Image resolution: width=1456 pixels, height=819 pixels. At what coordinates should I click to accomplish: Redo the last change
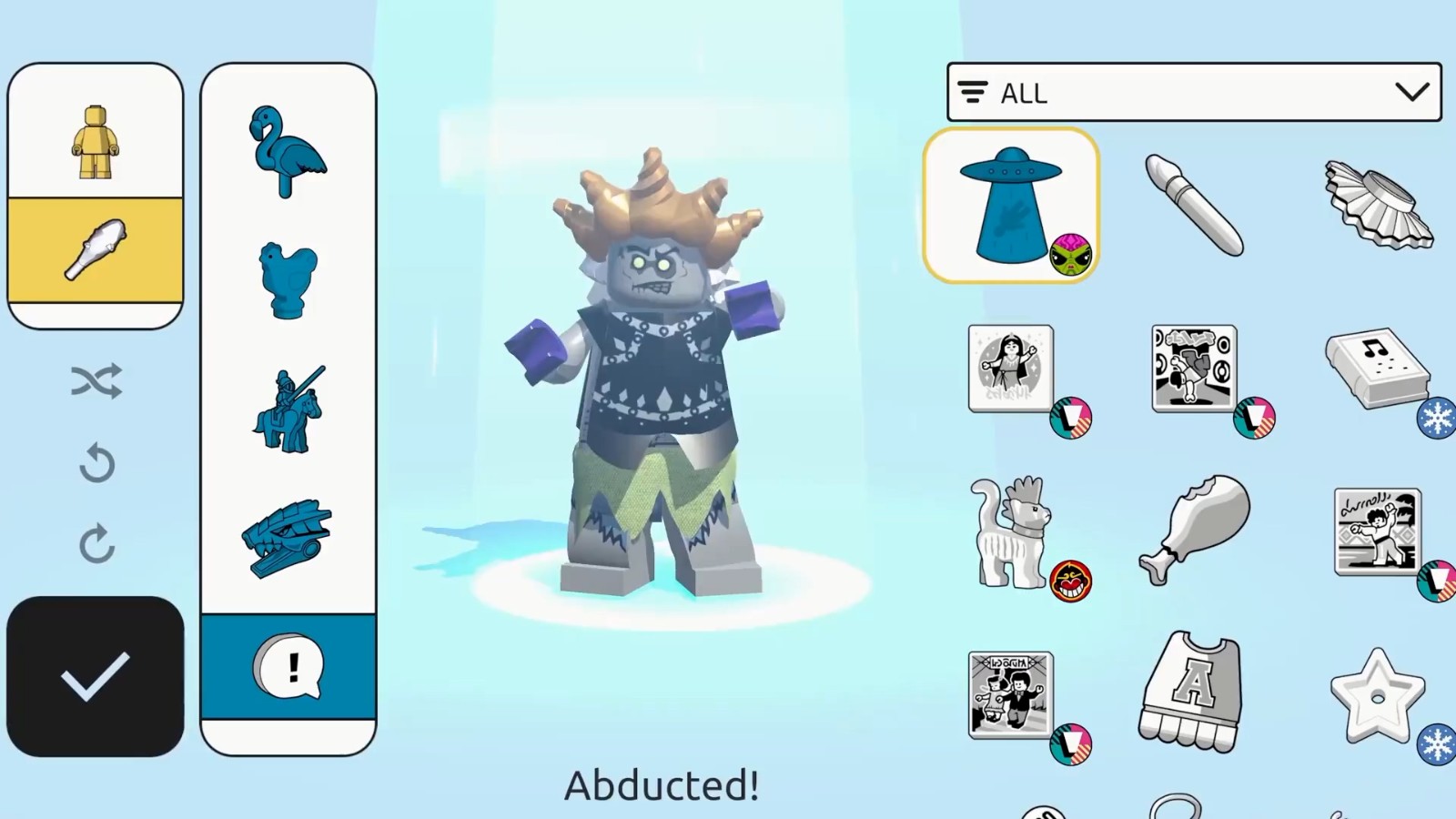[x=96, y=543]
